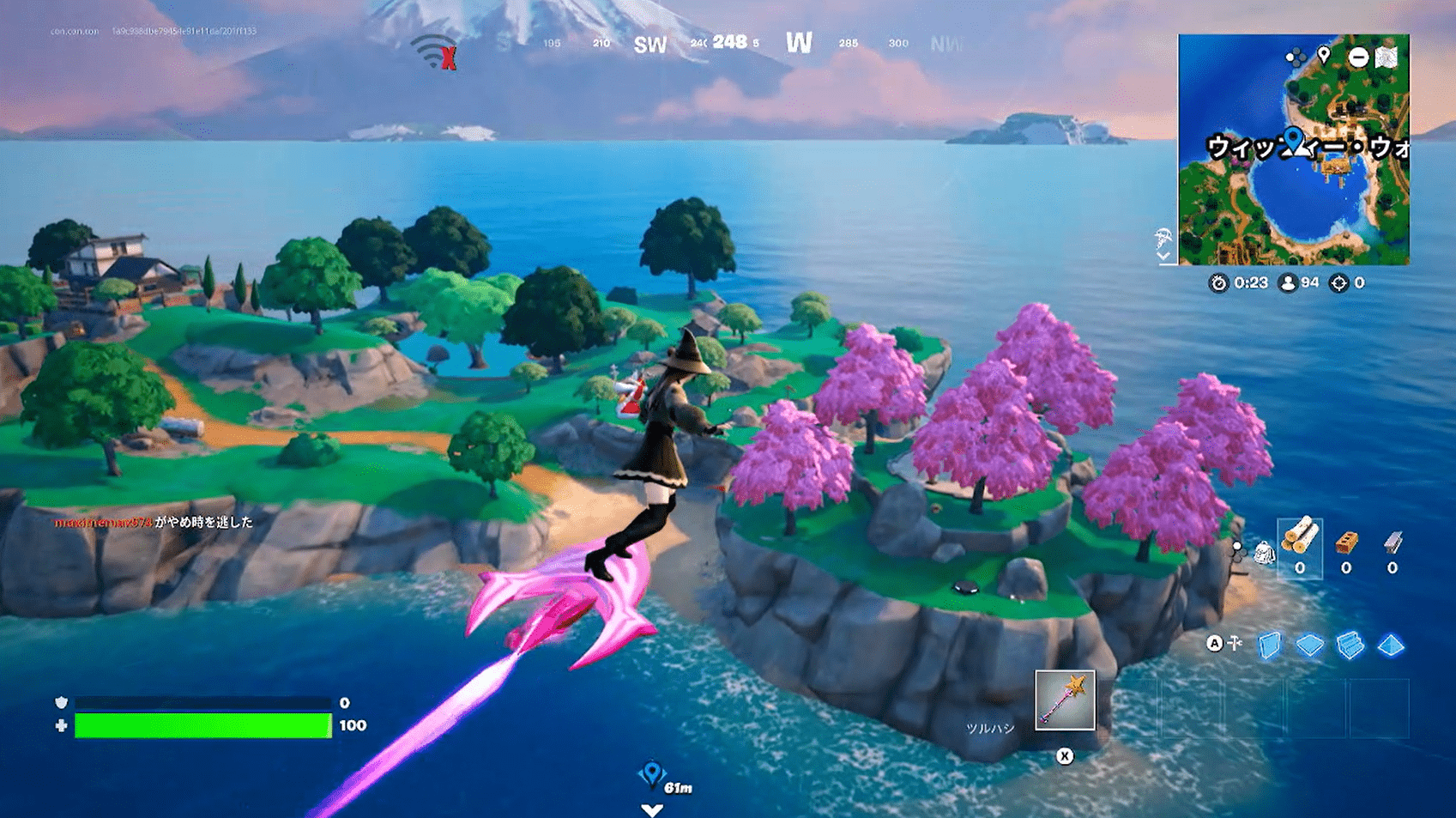Choose the metal building material
Viewport: 1456px width, 818px height.
coord(1392,542)
